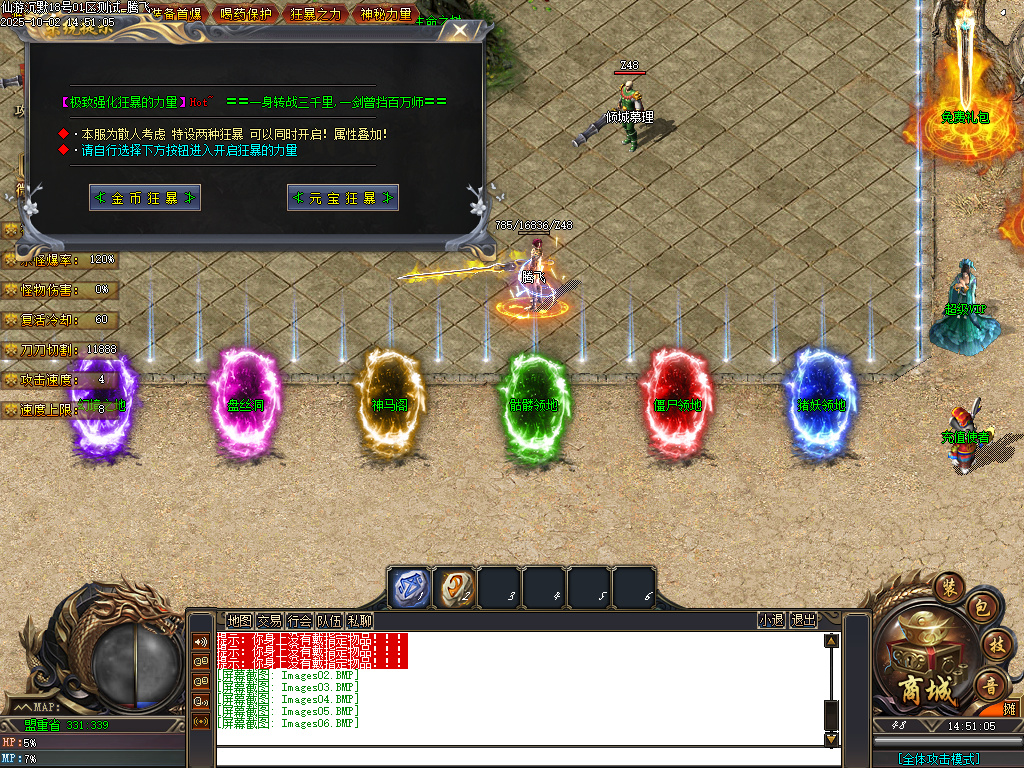Screen dimensions: 1024x768
Task: Choose the 元宝狂暴 button
Action: coord(343,198)
